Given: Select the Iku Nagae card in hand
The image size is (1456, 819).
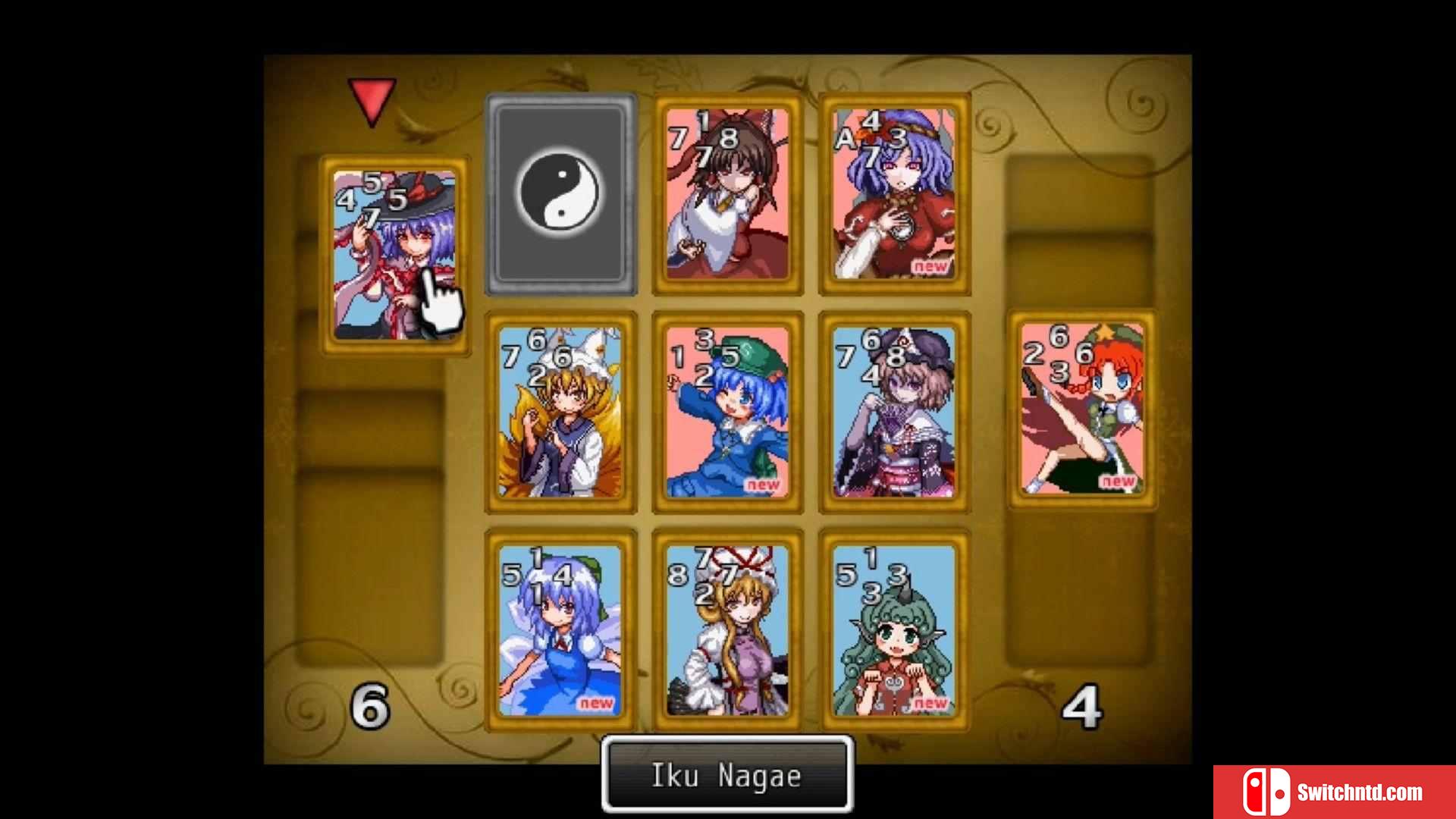Looking at the screenshot, I should point(394,255).
